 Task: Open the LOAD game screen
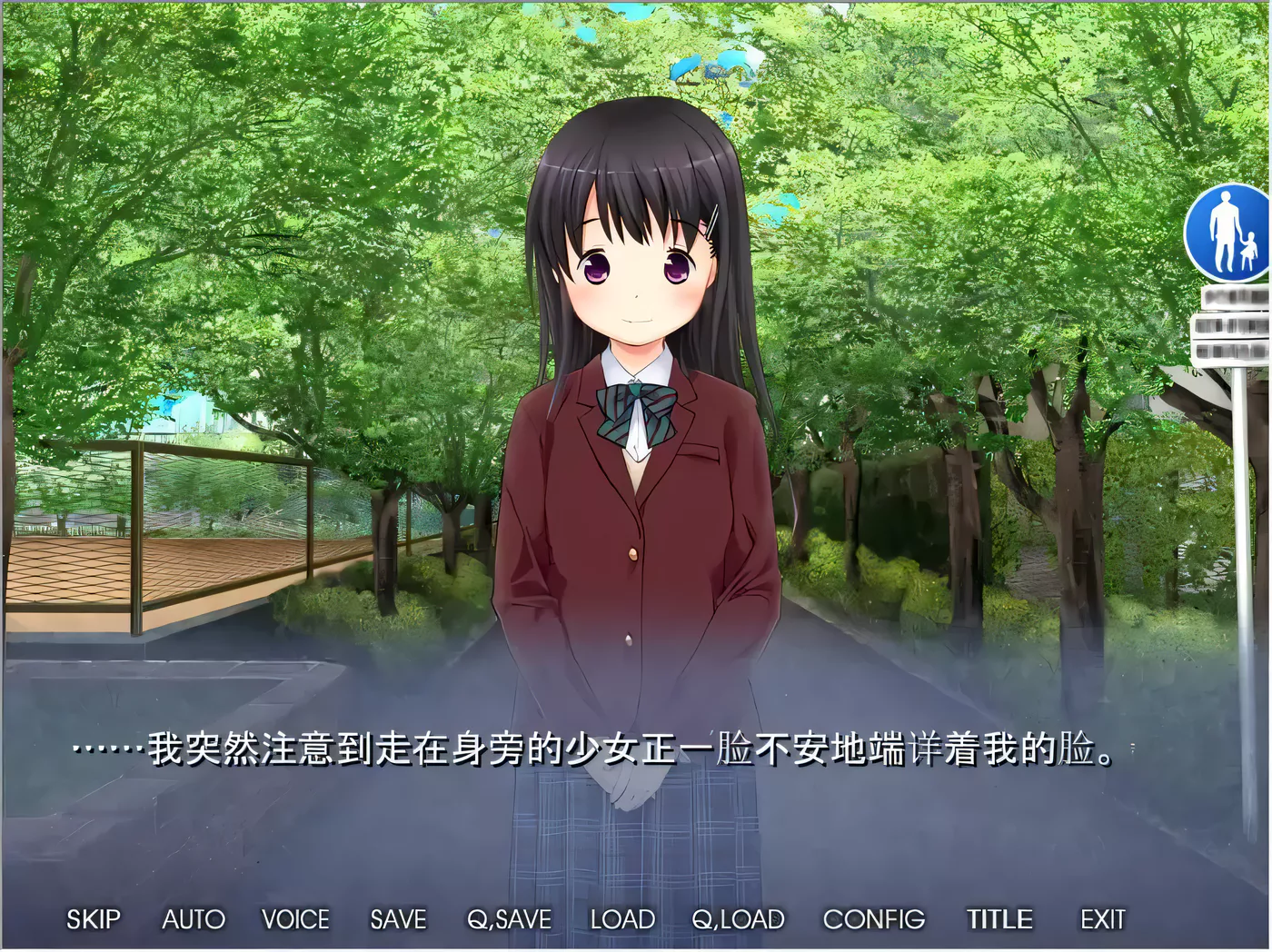pyautogui.click(x=622, y=919)
